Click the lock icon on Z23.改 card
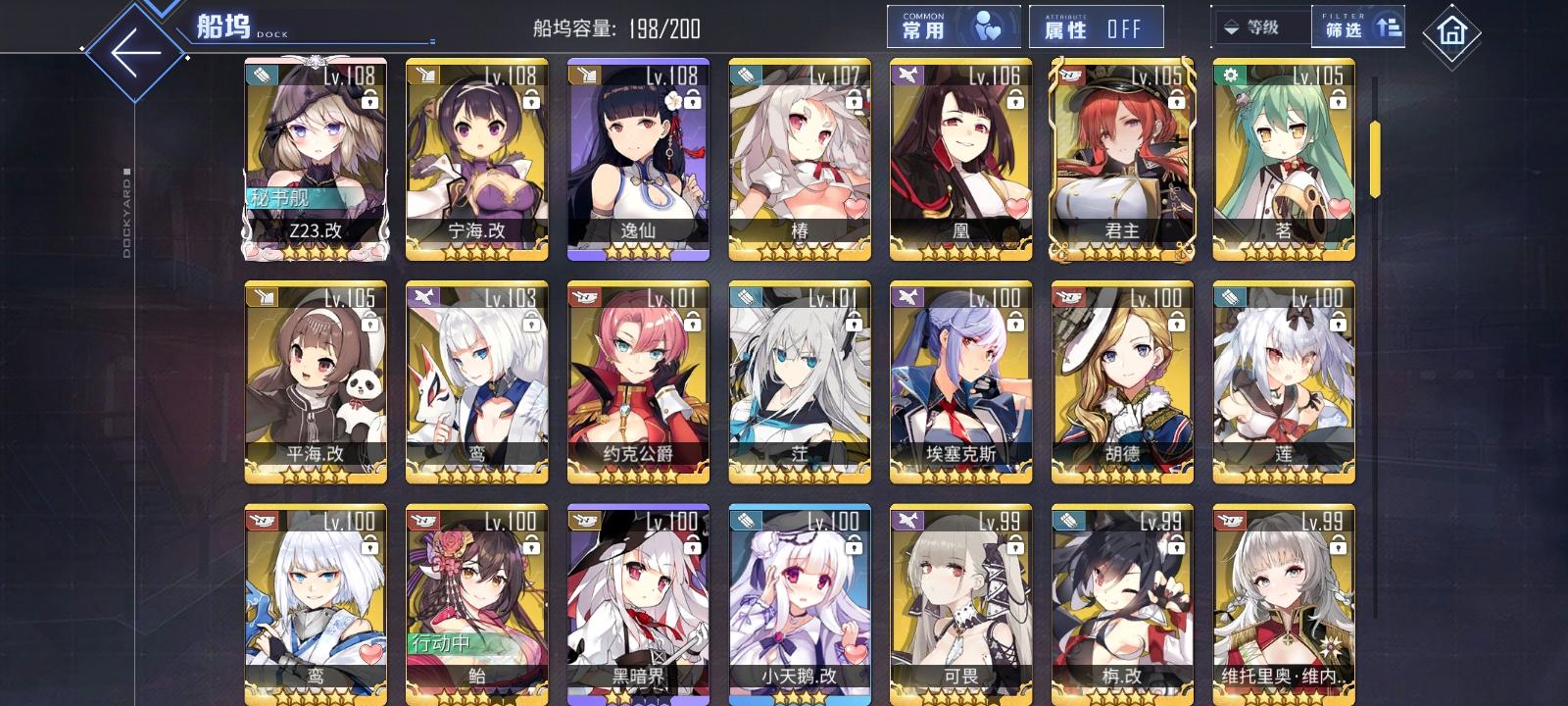Image resolution: width=1568 pixels, height=706 pixels. (370, 98)
